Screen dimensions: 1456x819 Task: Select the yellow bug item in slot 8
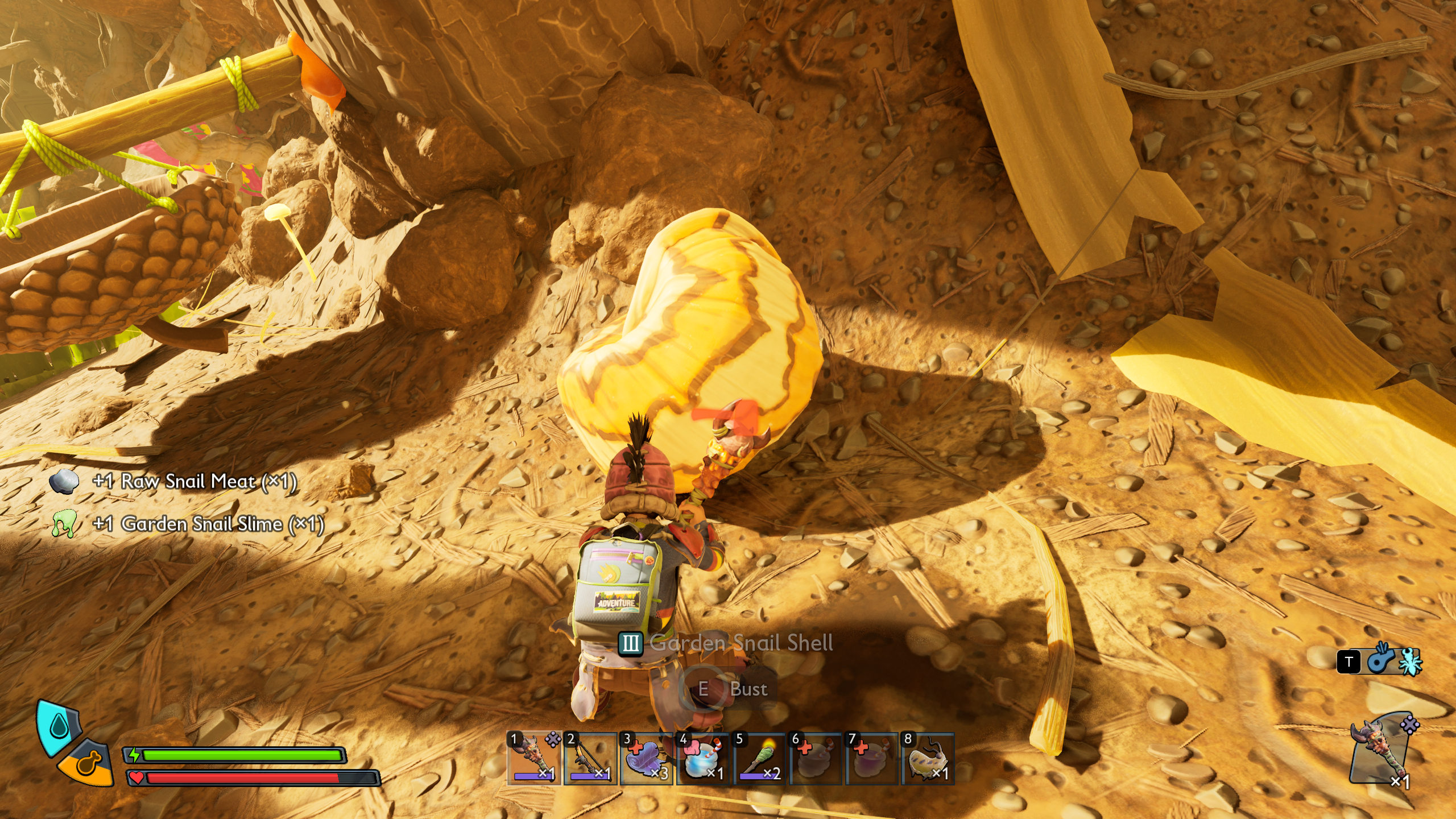(x=927, y=758)
